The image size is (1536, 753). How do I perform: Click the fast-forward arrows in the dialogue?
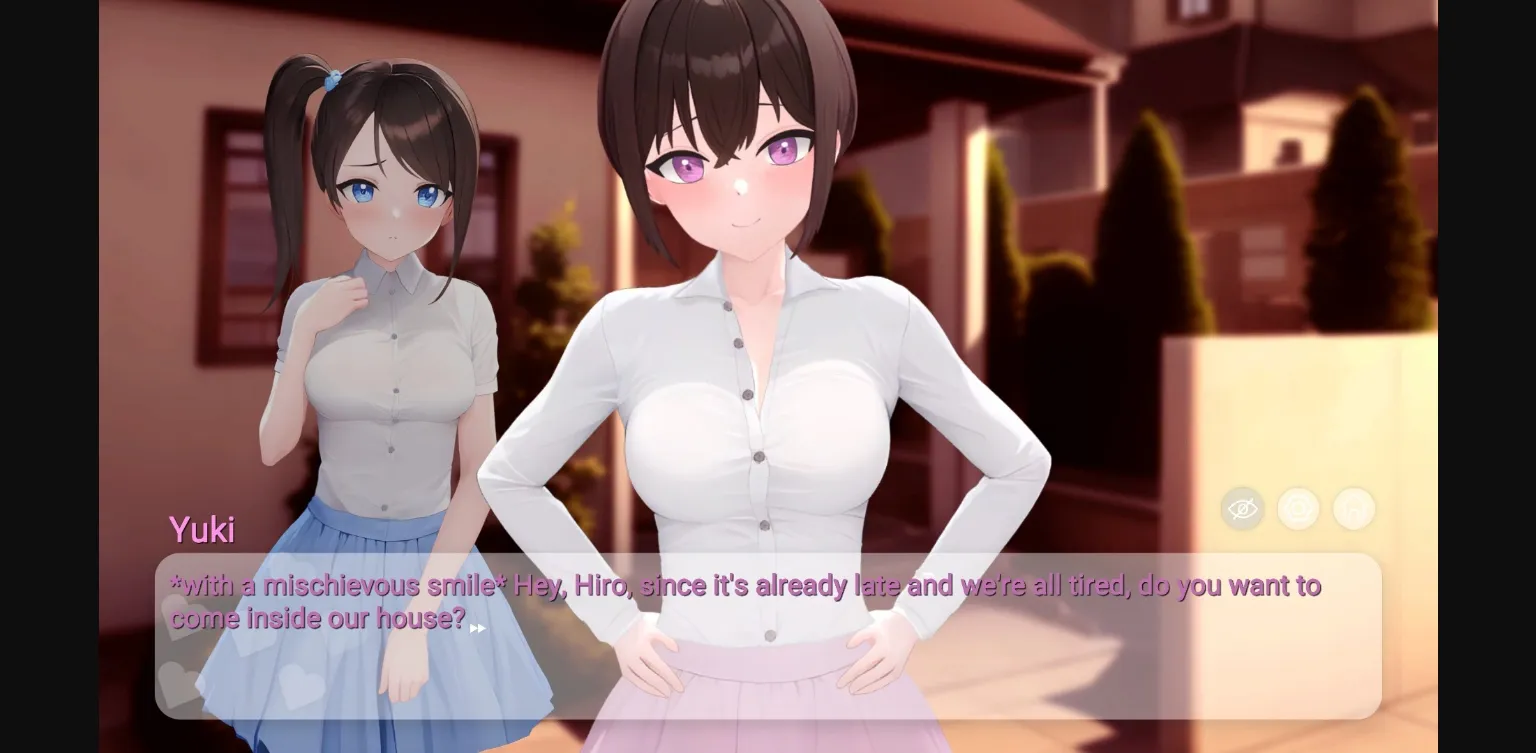click(478, 628)
